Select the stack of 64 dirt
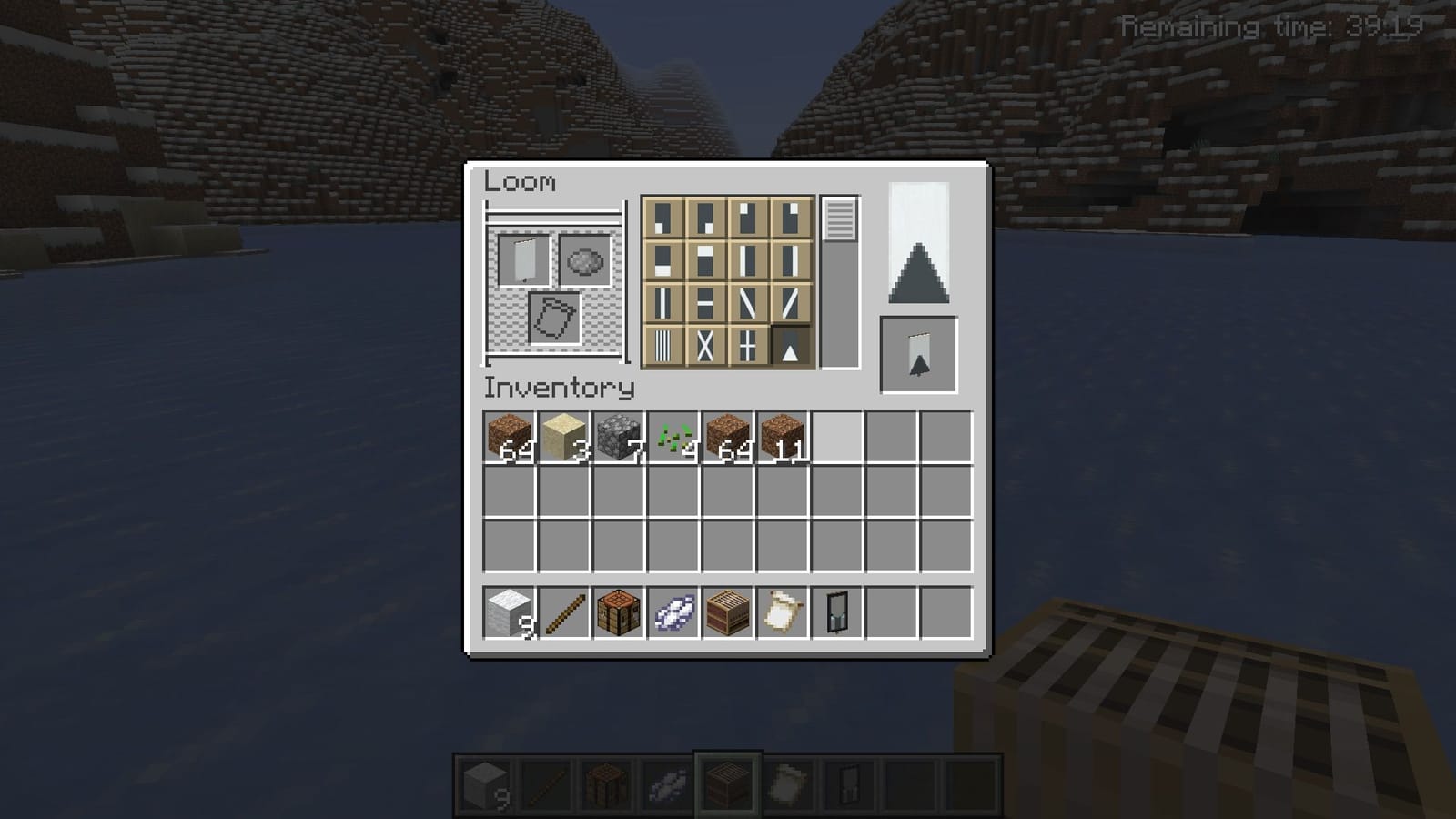 click(x=505, y=437)
